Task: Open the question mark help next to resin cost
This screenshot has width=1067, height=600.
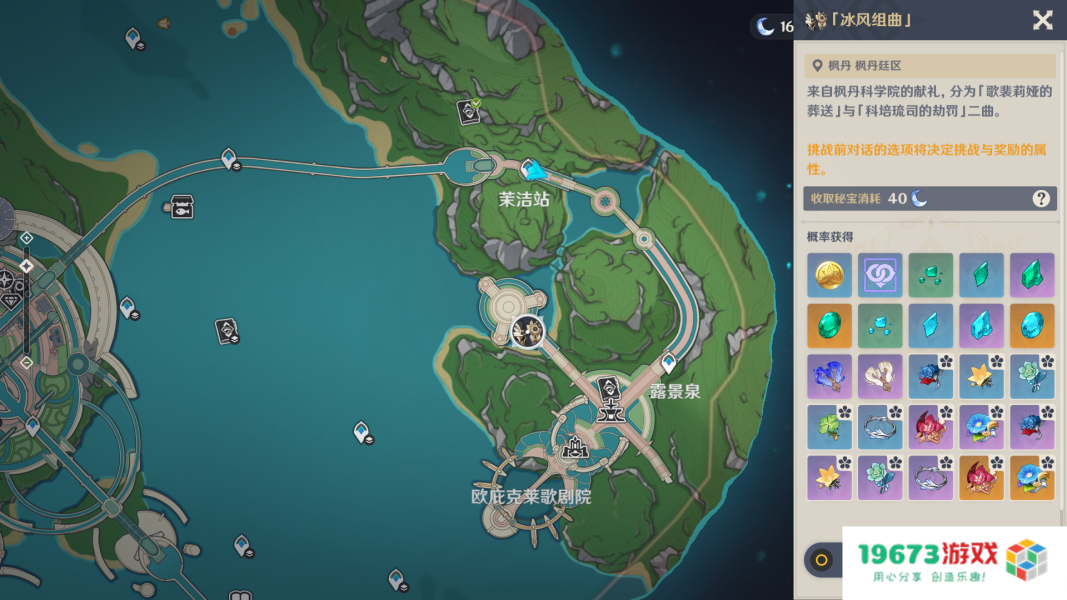Action: (1041, 198)
